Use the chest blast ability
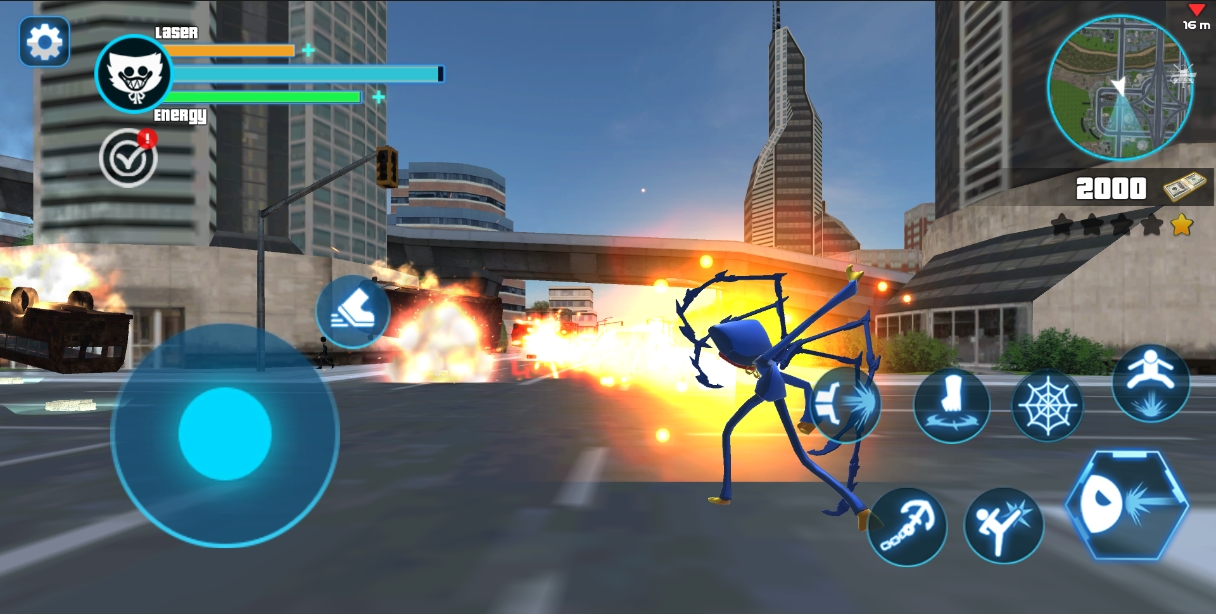This screenshot has height=616, width=1216. (x=846, y=405)
